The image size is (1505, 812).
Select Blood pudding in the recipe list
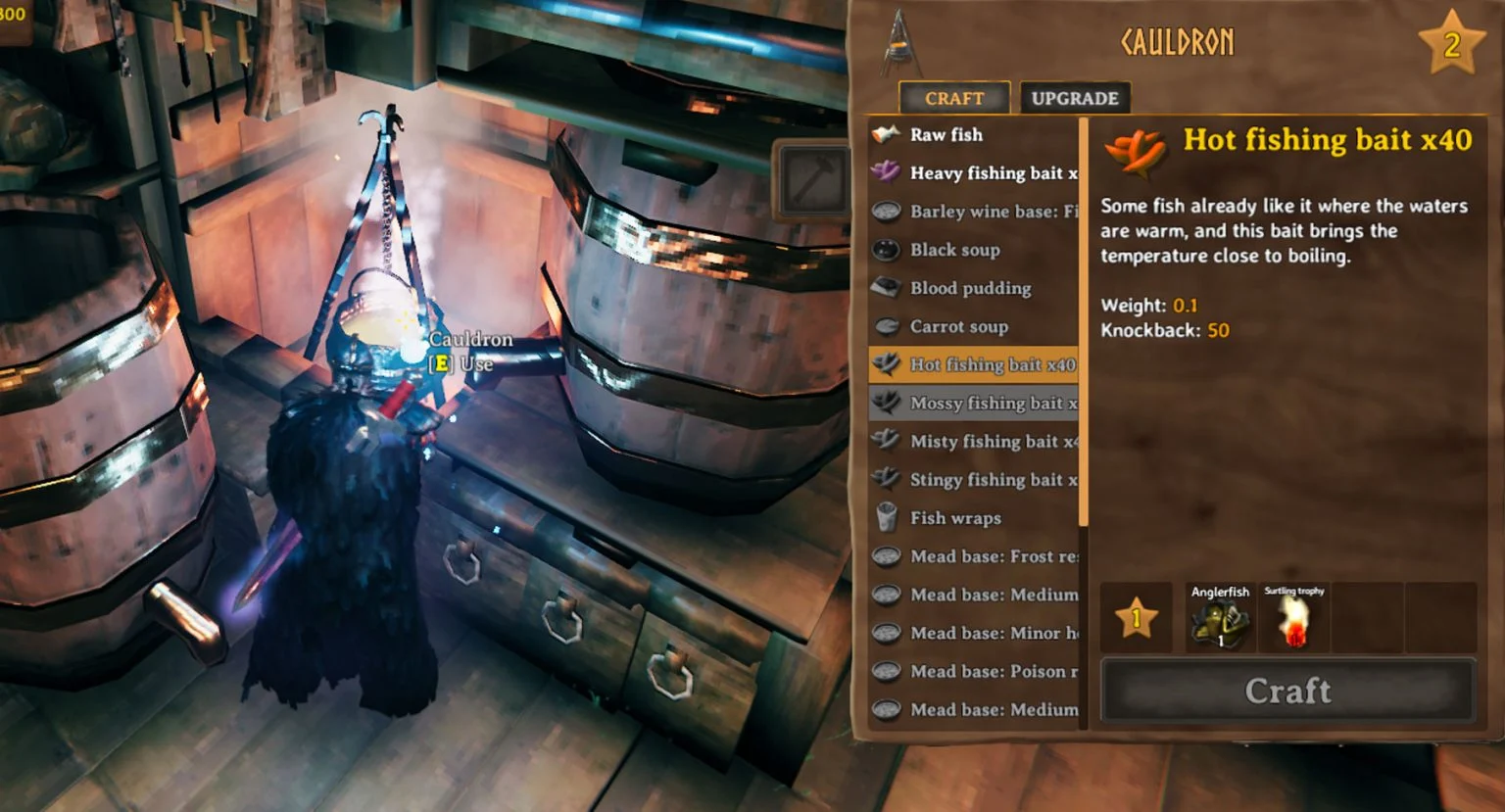(973, 288)
